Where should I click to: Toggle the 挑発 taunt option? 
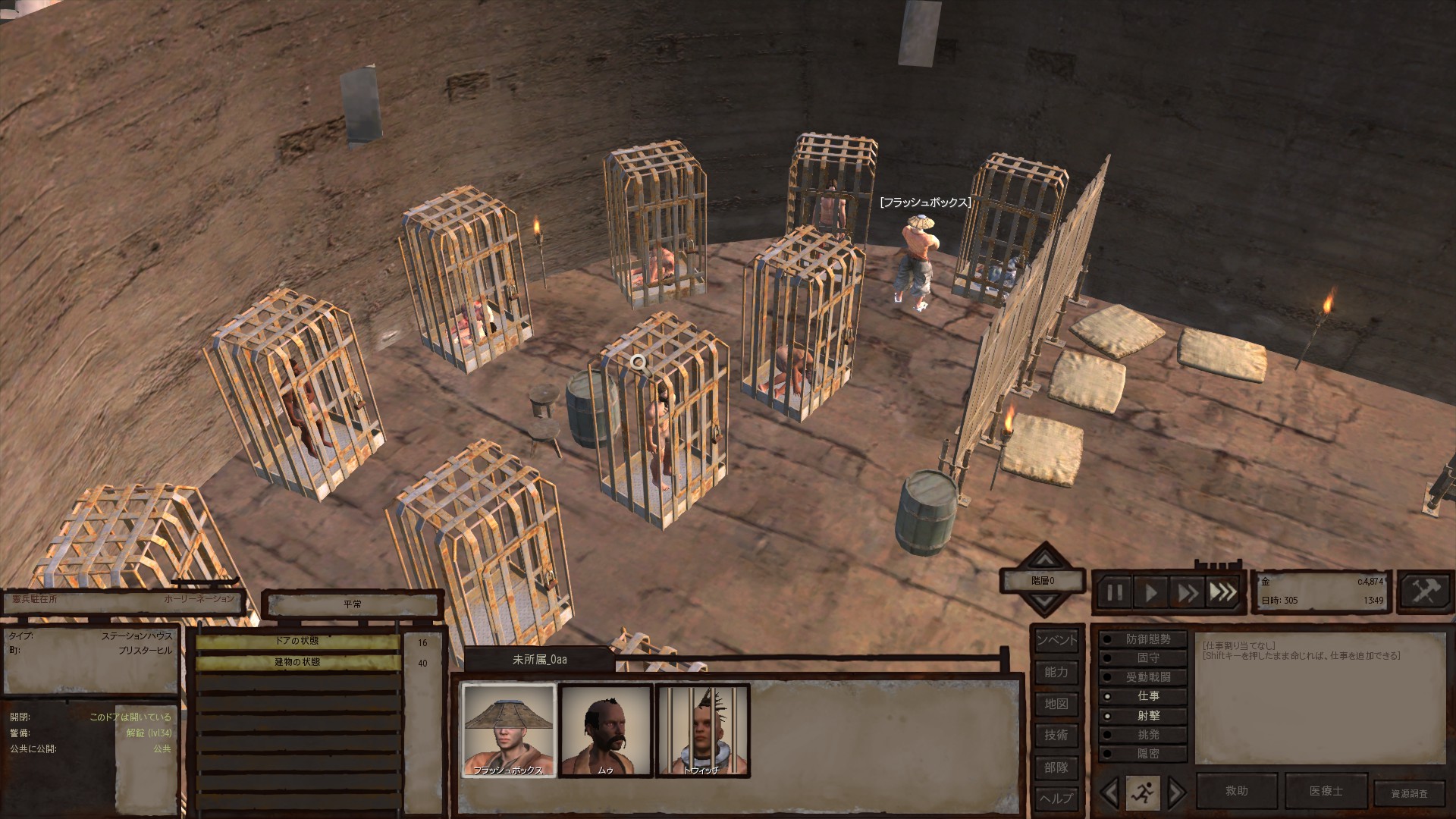[x=1145, y=735]
